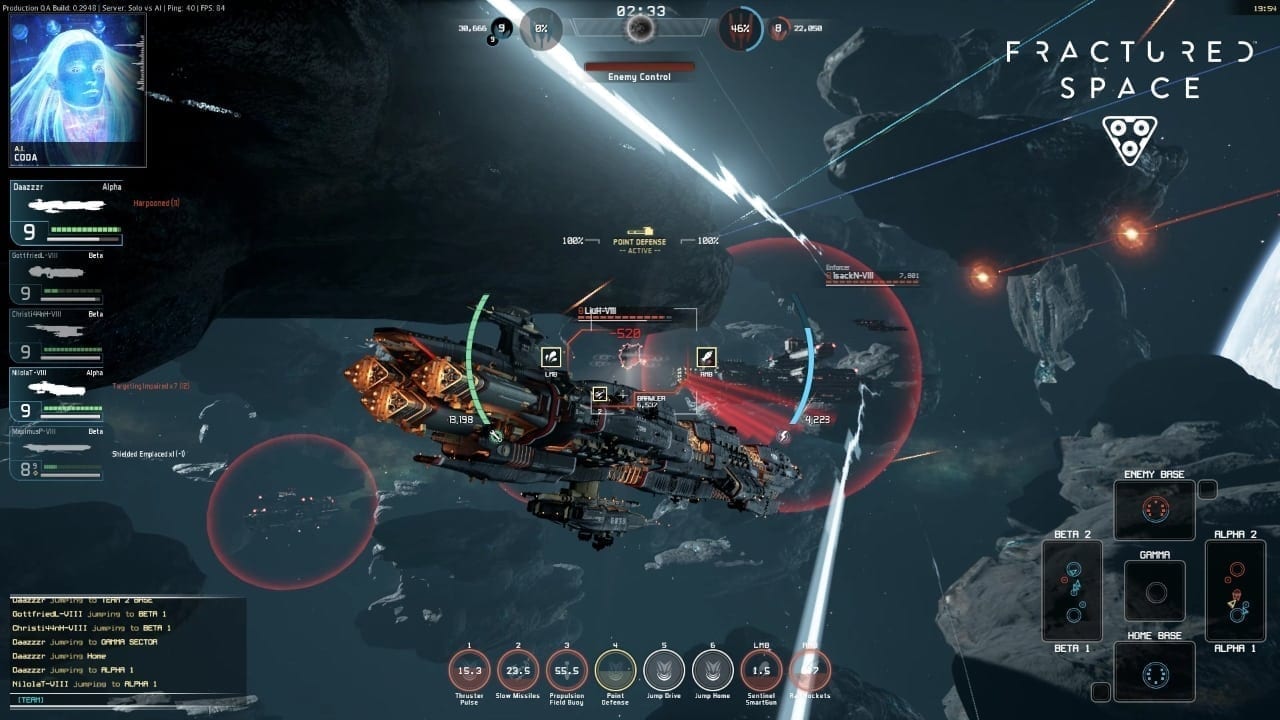Select the Enemy Base sector on the map
1280x720 pixels.
point(1155,510)
